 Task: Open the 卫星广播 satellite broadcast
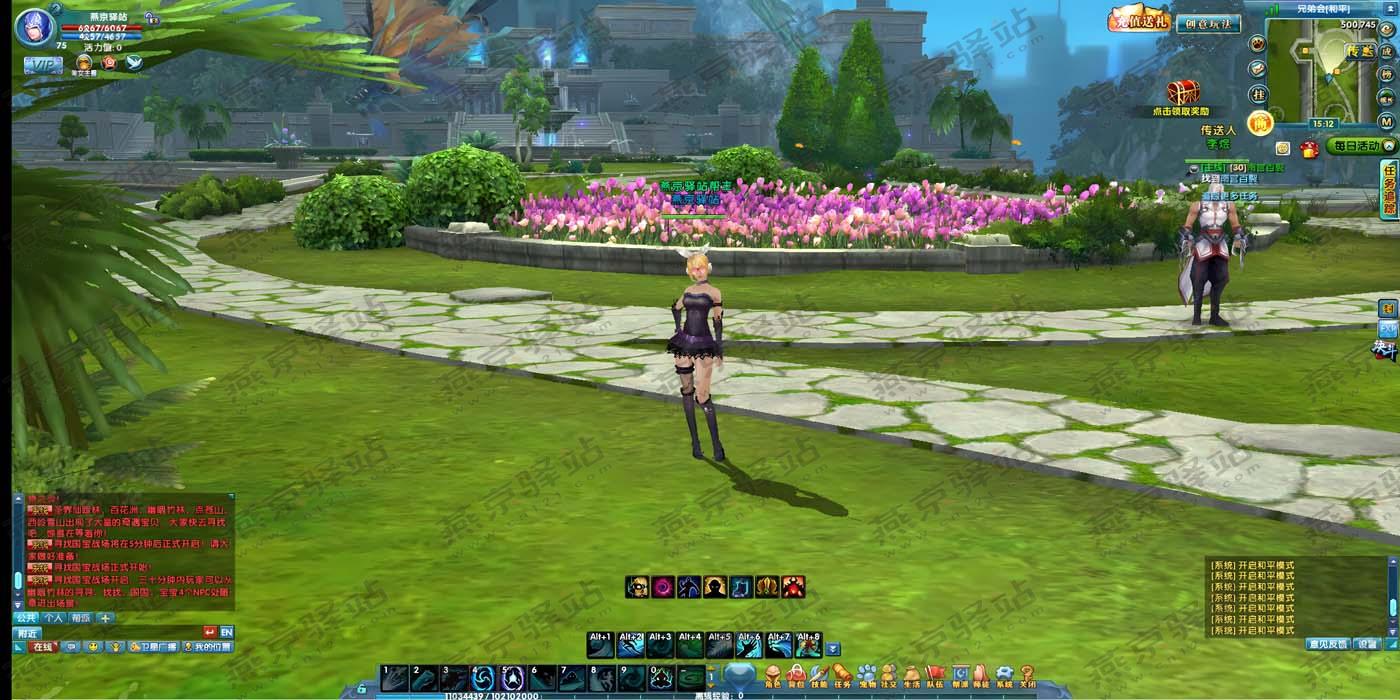(152, 647)
